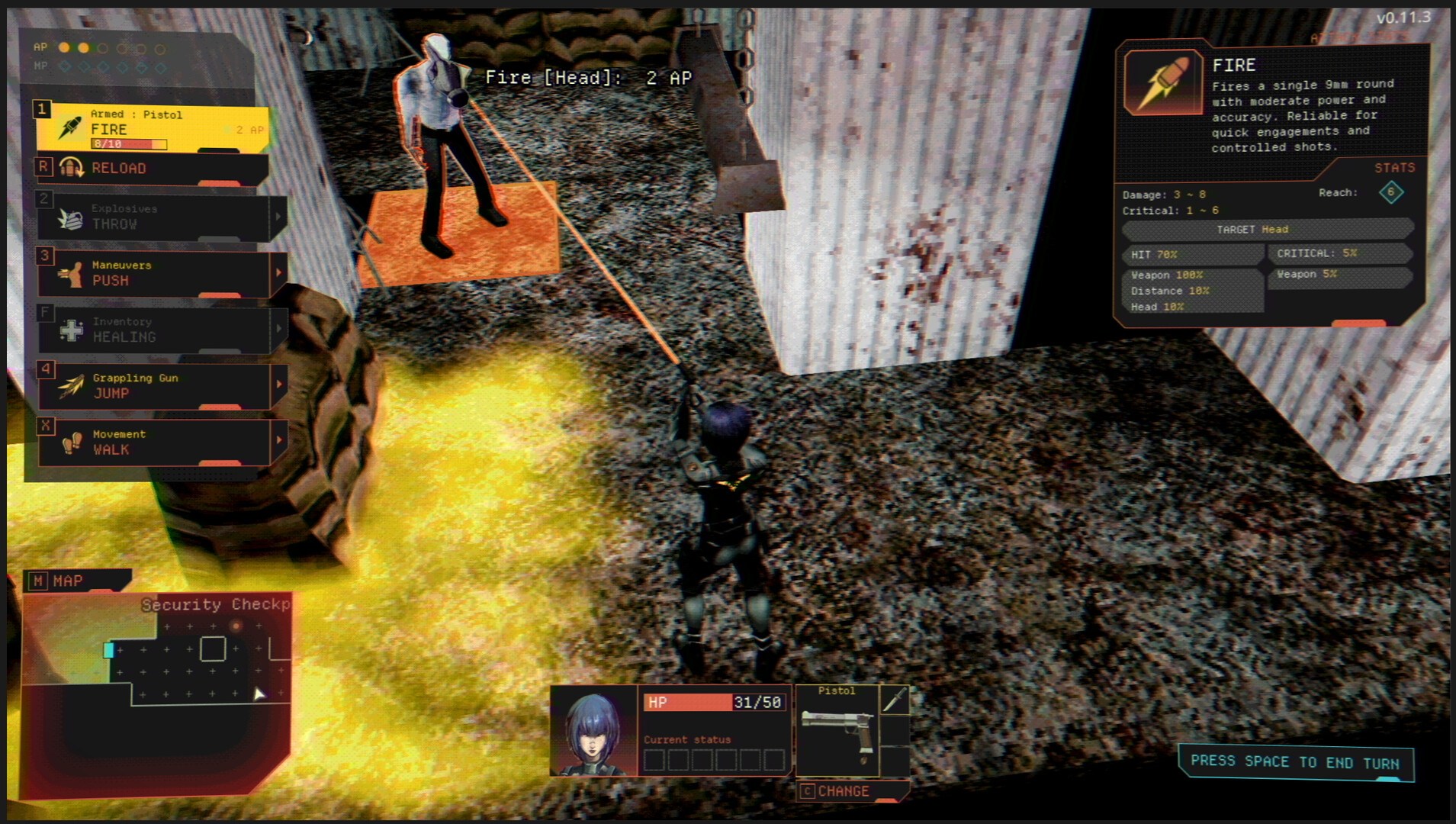The height and width of the screenshot is (824, 1456).
Task: Use the Grappling Gun JUMP action
Action: [151, 386]
